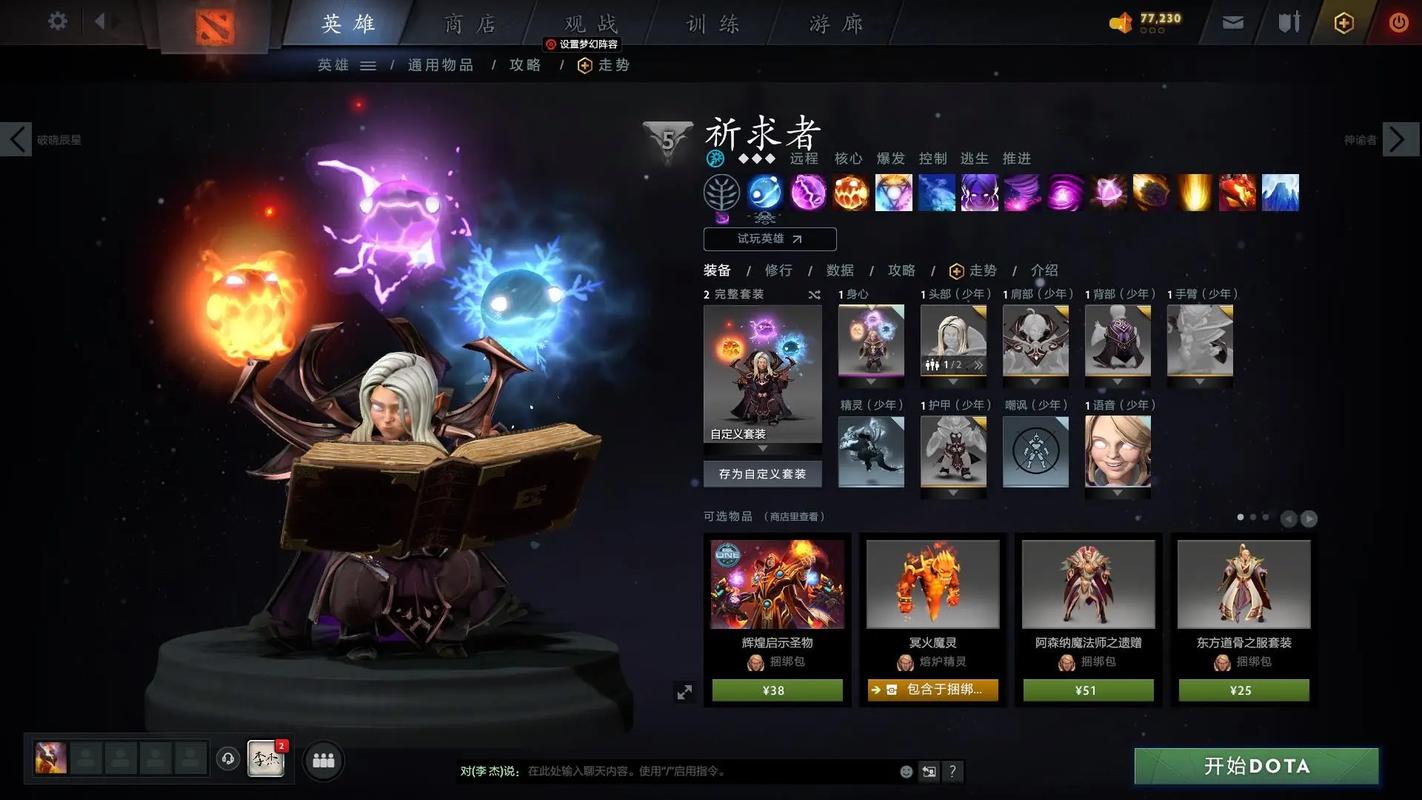The width and height of the screenshot is (1422, 800).
Task: Open the hero grid icon near the chat bar
Action: click(322, 759)
